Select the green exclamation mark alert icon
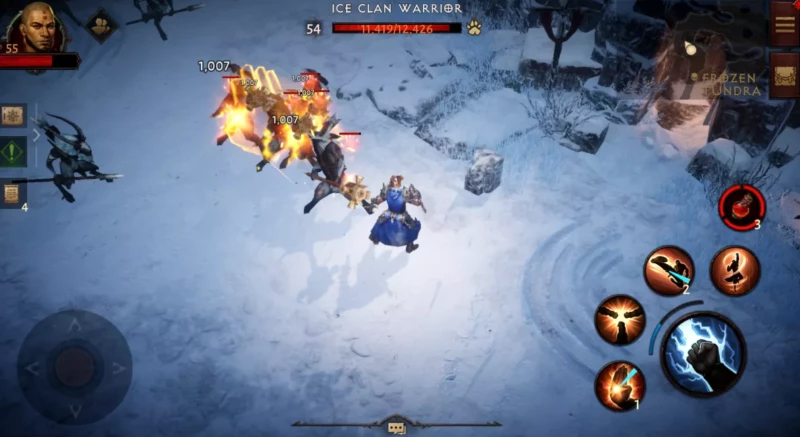This screenshot has width=800, height=437. (13, 152)
